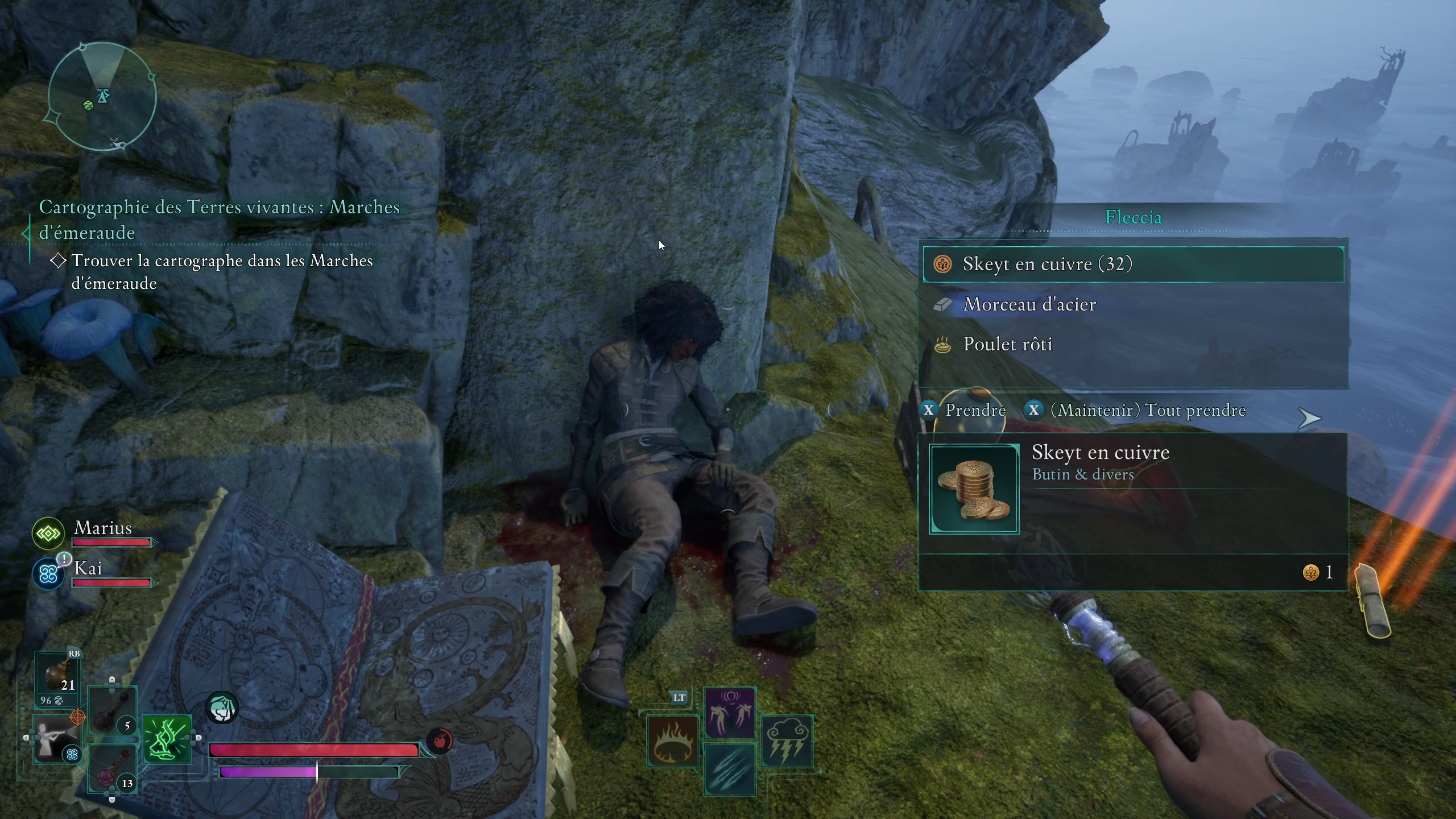Image resolution: width=1456 pixels, height=819 pixels.
Task: Choose the Poulet rôti loot entry
Action: [1133, 345]
